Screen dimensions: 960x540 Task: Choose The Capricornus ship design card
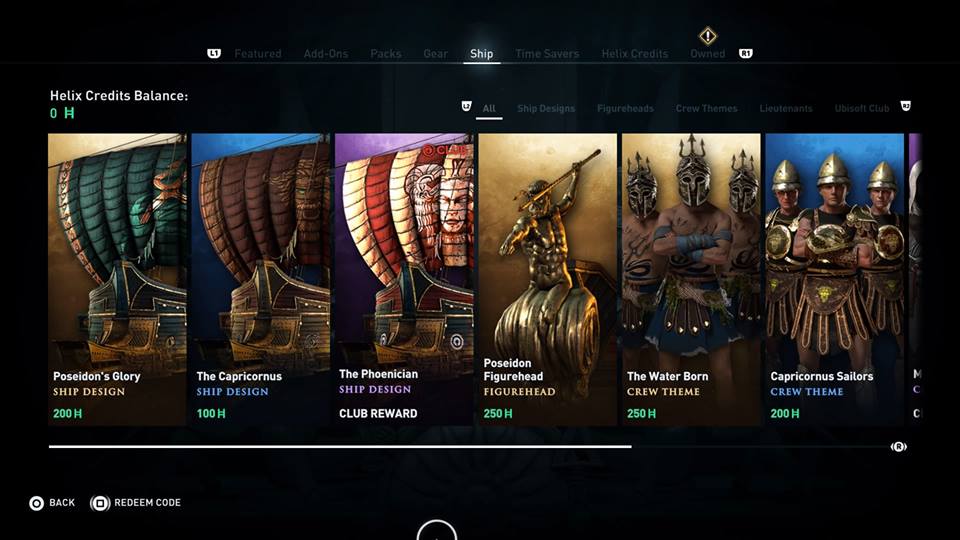(x=260, y=280)
